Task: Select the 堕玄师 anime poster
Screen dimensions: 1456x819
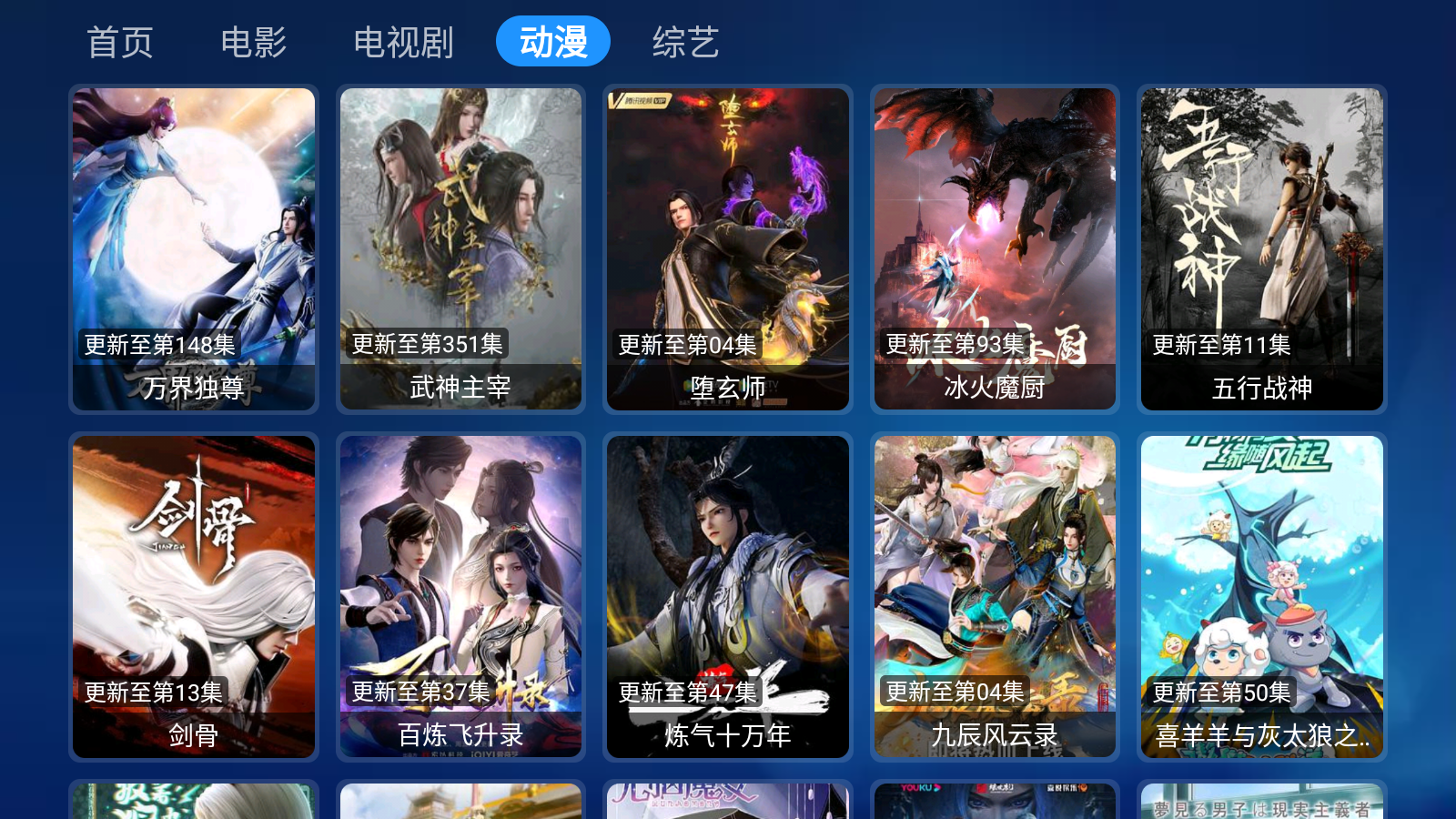Action: (x=727, y=246)
